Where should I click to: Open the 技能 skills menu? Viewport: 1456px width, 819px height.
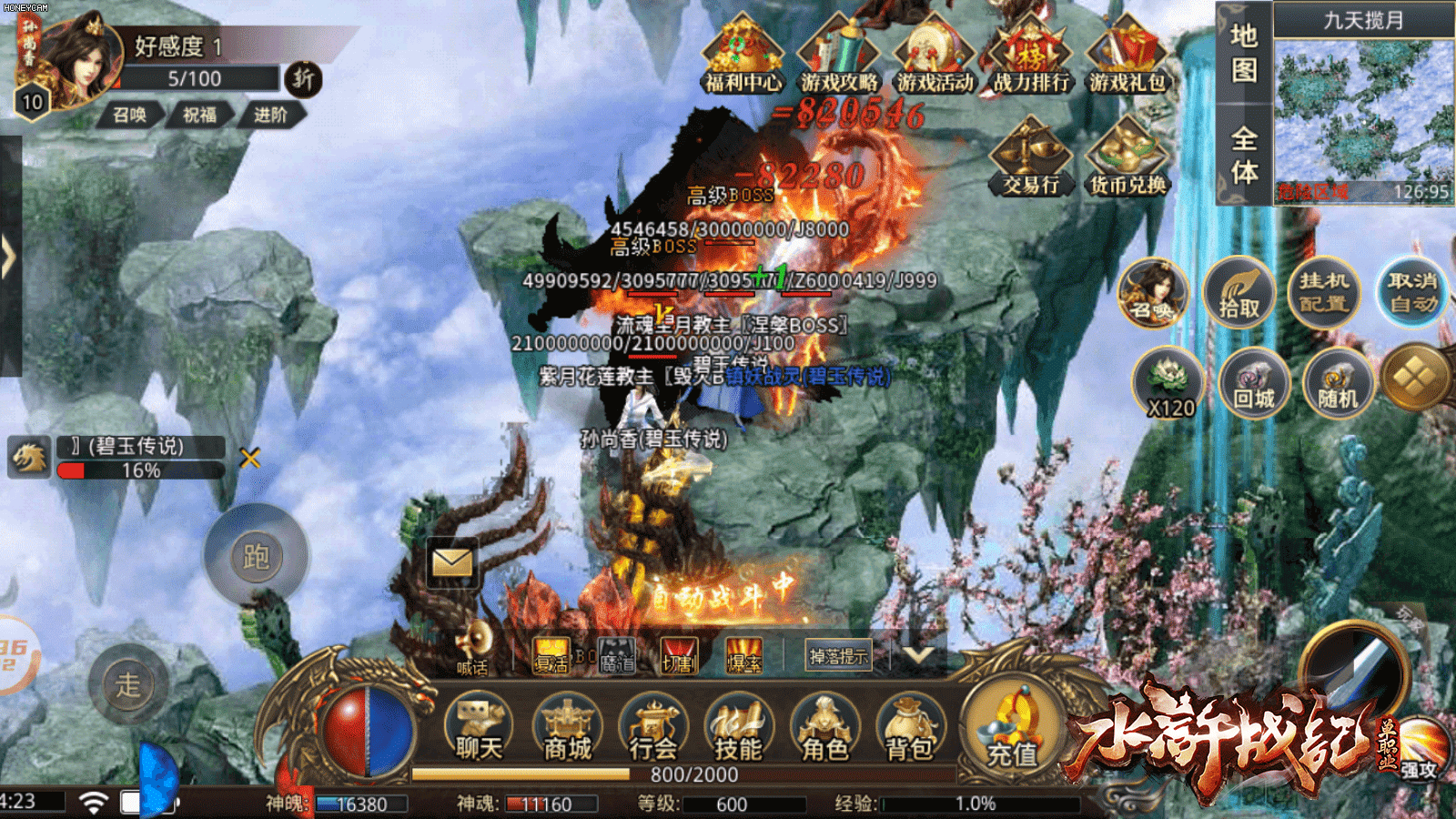point(738,730)
